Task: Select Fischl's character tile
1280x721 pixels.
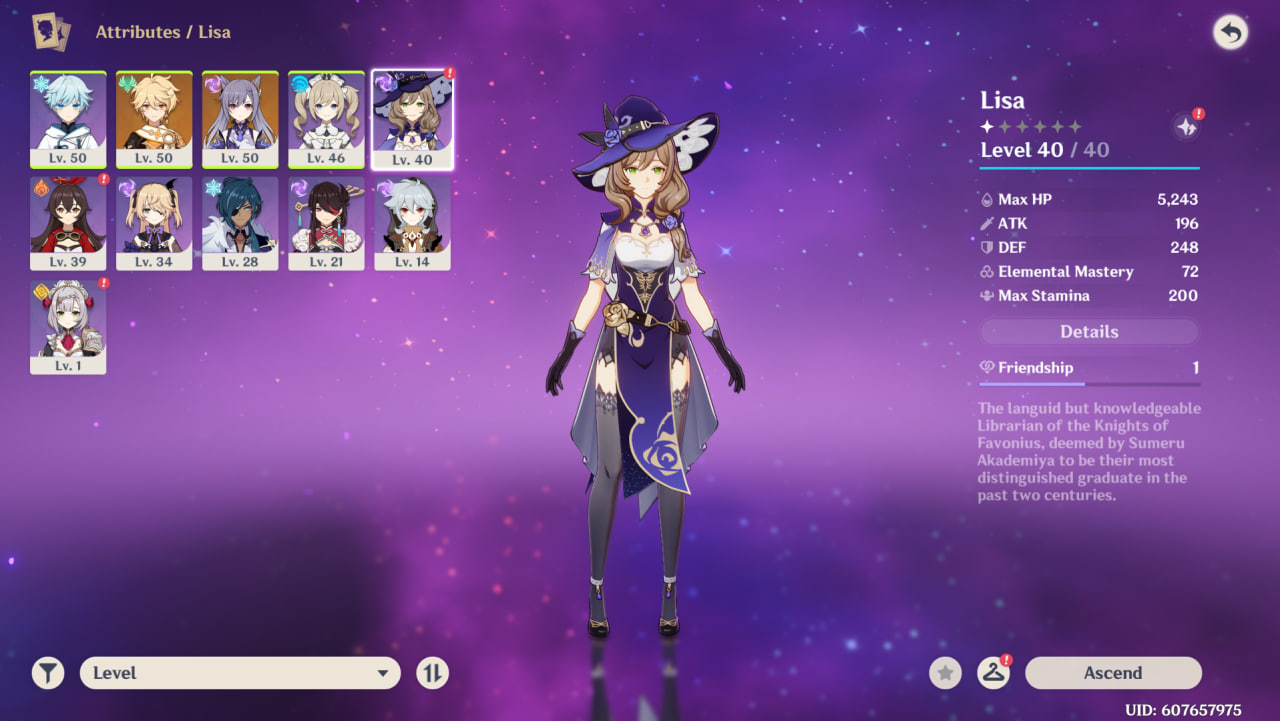Action: [154, 223]
